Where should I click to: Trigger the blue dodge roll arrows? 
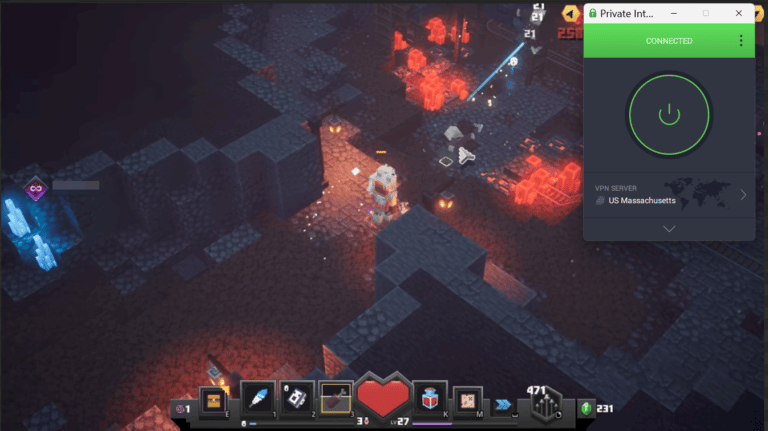pyautogui.click(x=502, y=404)
